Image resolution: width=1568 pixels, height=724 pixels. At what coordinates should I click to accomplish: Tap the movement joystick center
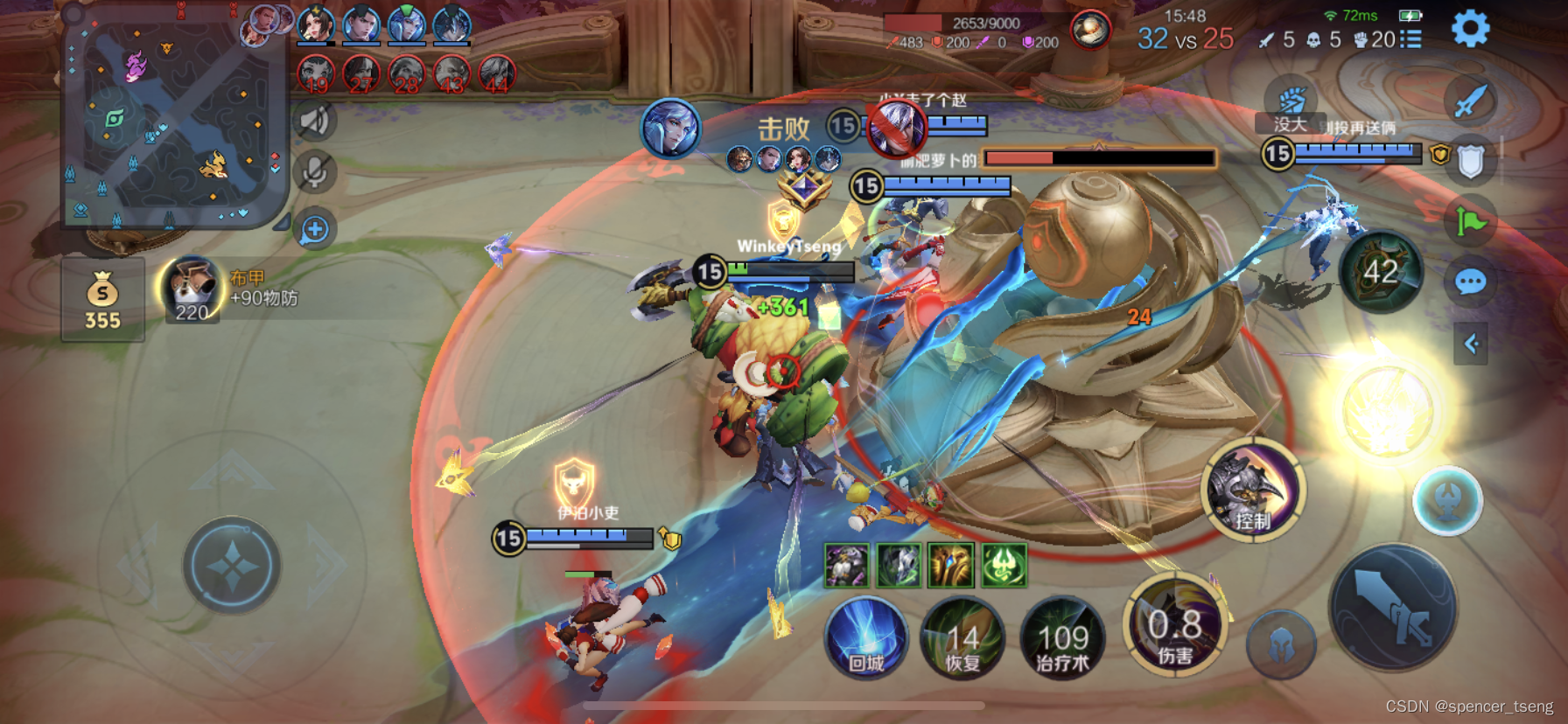(x=232, y=566)
